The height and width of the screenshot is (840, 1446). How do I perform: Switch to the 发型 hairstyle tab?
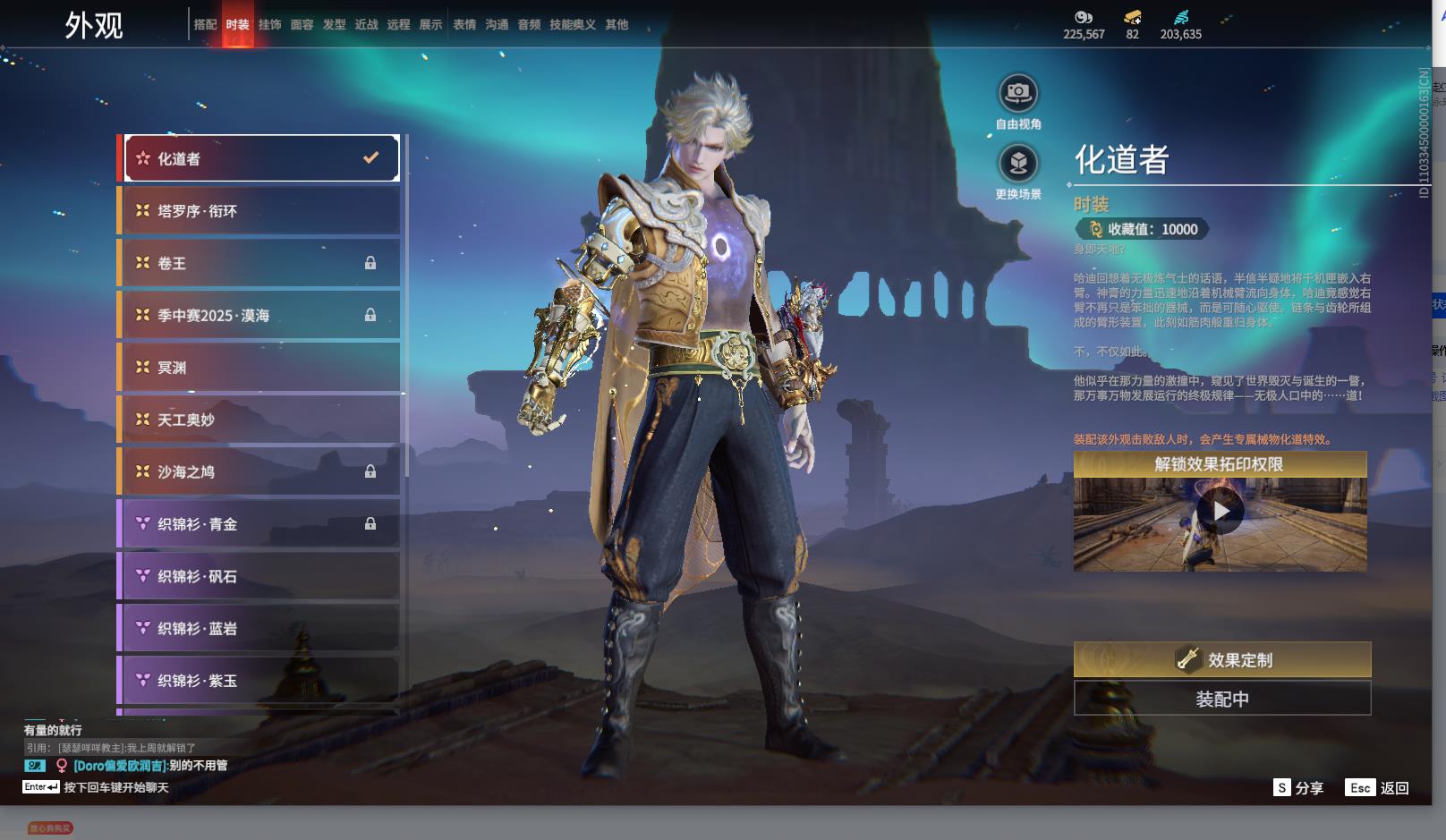coord(334,25)
